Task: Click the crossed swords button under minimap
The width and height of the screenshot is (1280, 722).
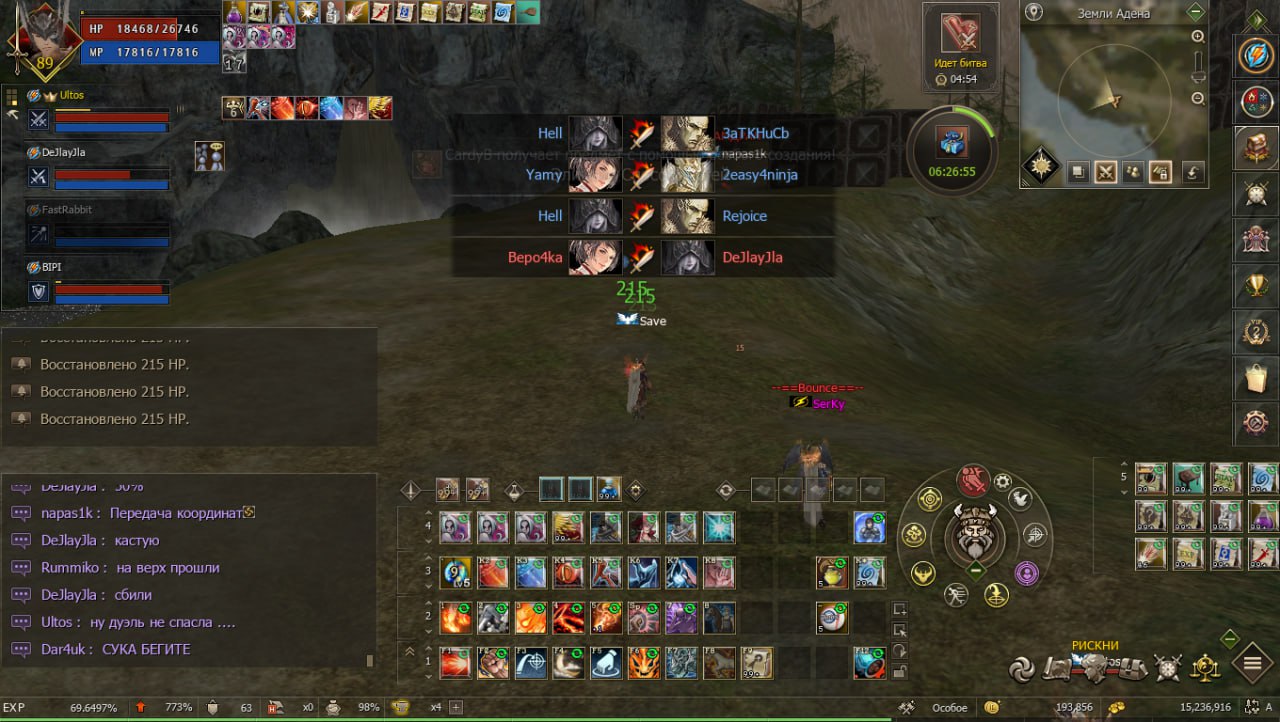Action: point(1105,172)
